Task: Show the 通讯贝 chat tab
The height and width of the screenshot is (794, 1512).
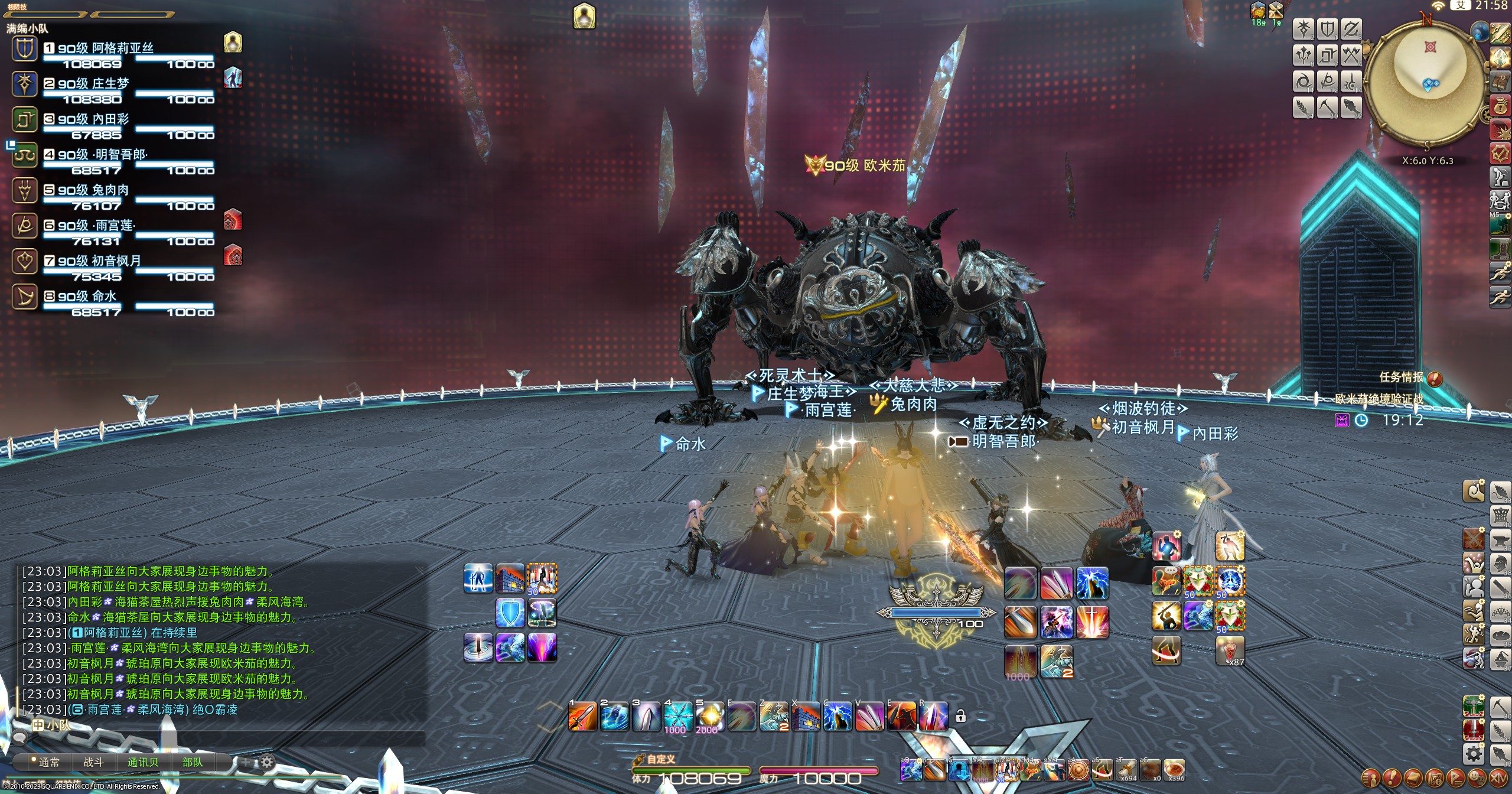Action: [143, 762]
